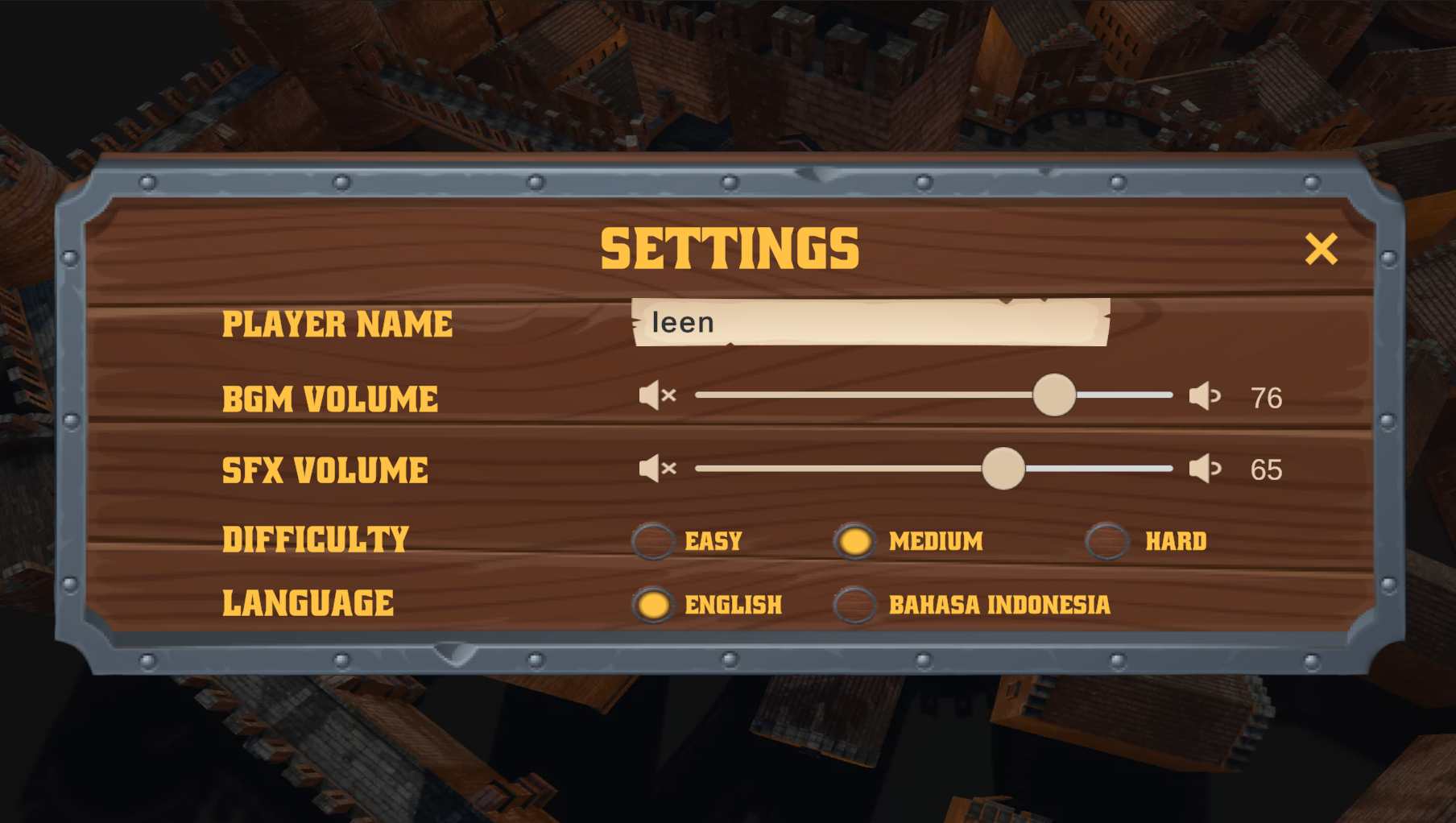Max BGM volume via loud speaker icon
This screenshot has height=823, width=1456.
tap(1205, 395)
